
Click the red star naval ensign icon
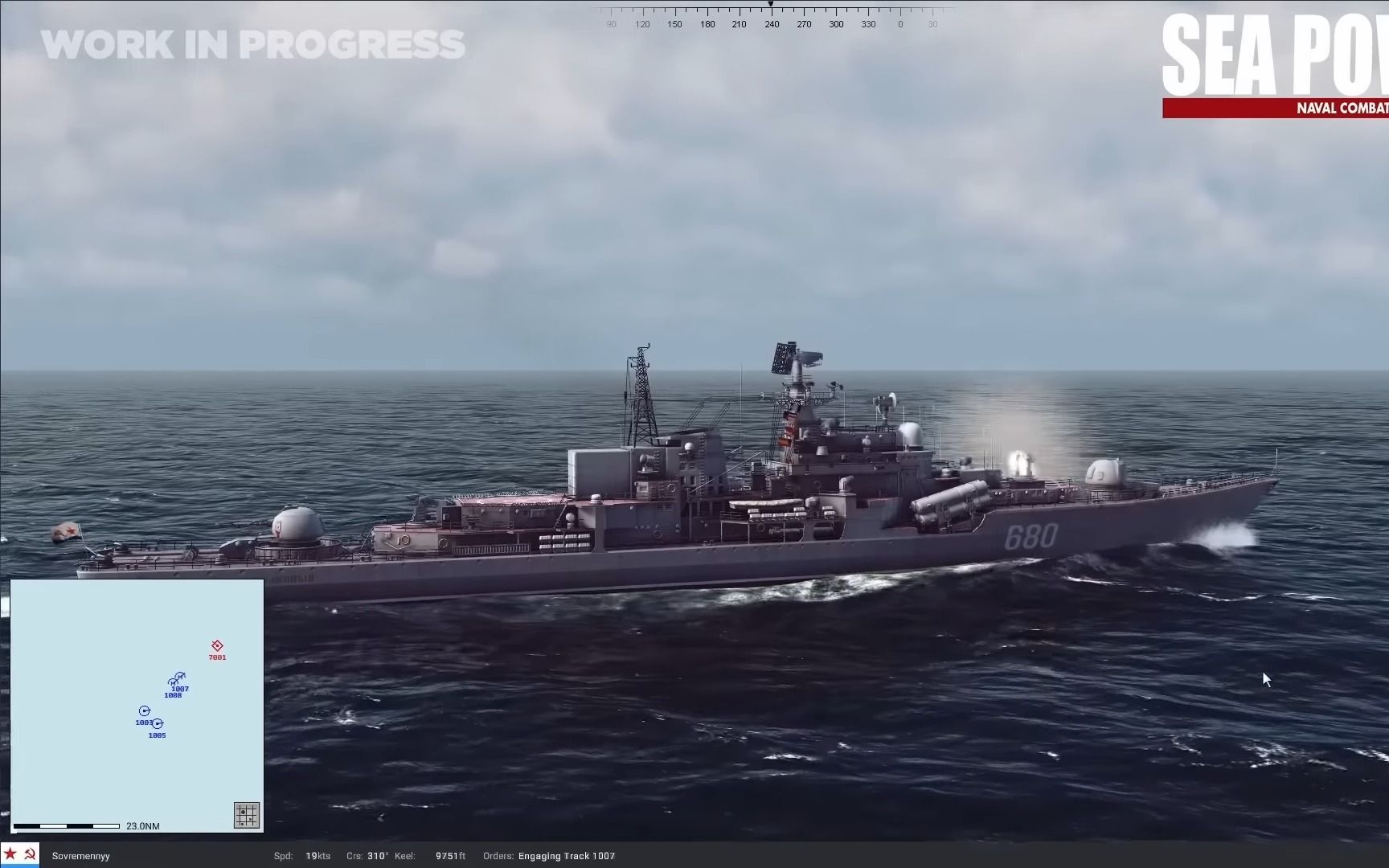tap(9, 854)
